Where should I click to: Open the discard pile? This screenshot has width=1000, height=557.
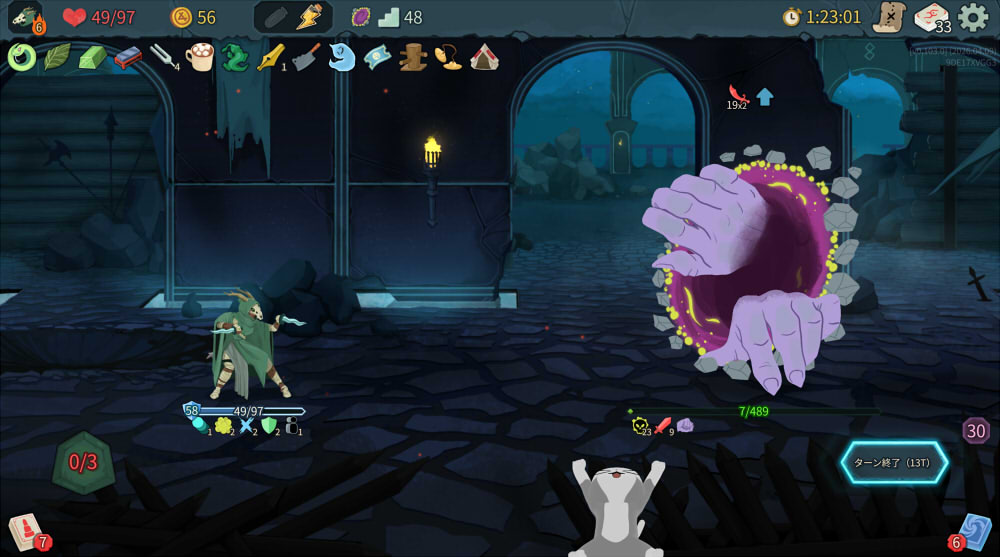click(x=973, y=531)
